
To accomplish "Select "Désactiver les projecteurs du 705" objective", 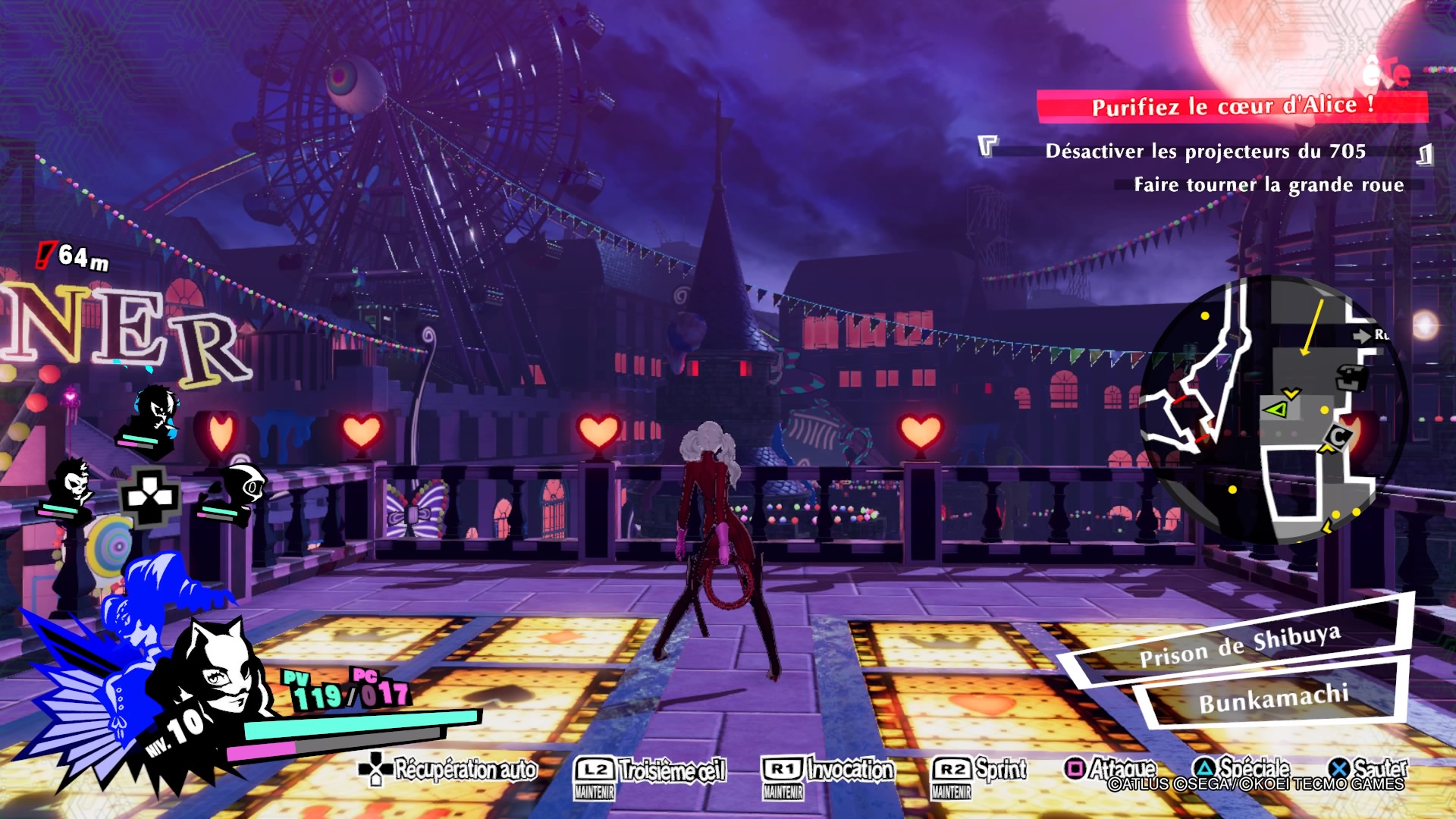I will (x=1205, y=151).
